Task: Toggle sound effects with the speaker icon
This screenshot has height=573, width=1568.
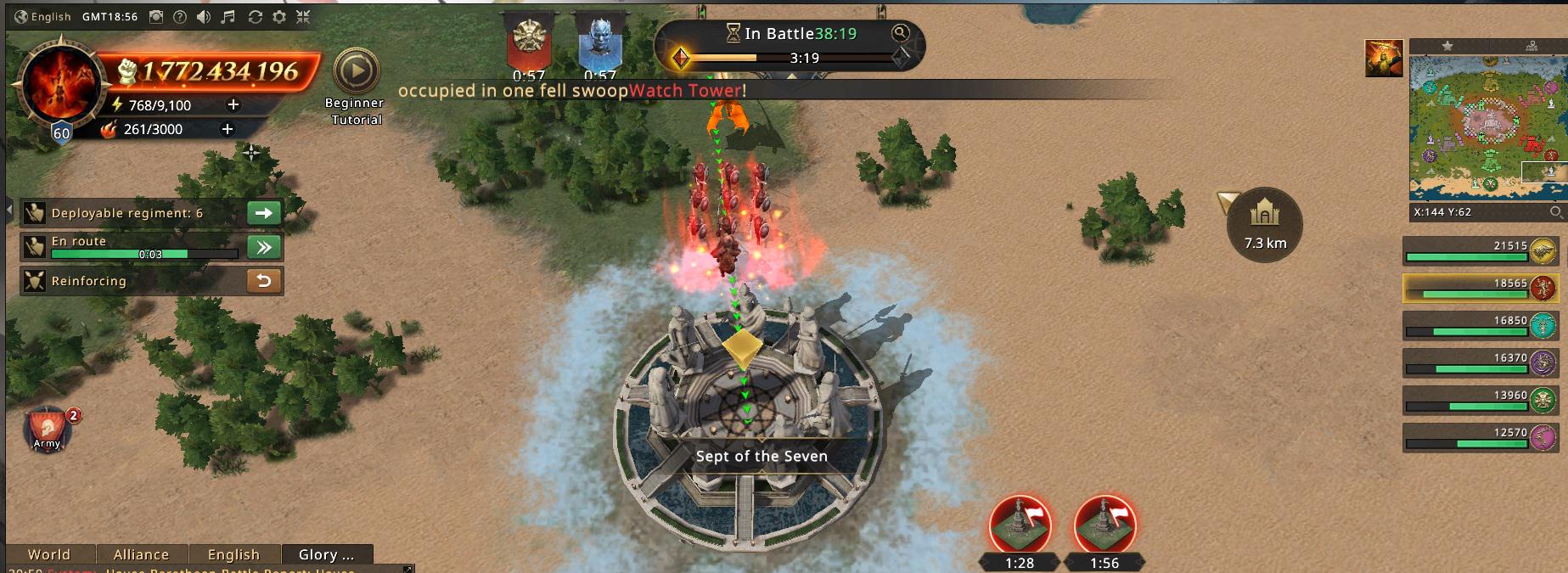Action: click(x=204, y=17)
